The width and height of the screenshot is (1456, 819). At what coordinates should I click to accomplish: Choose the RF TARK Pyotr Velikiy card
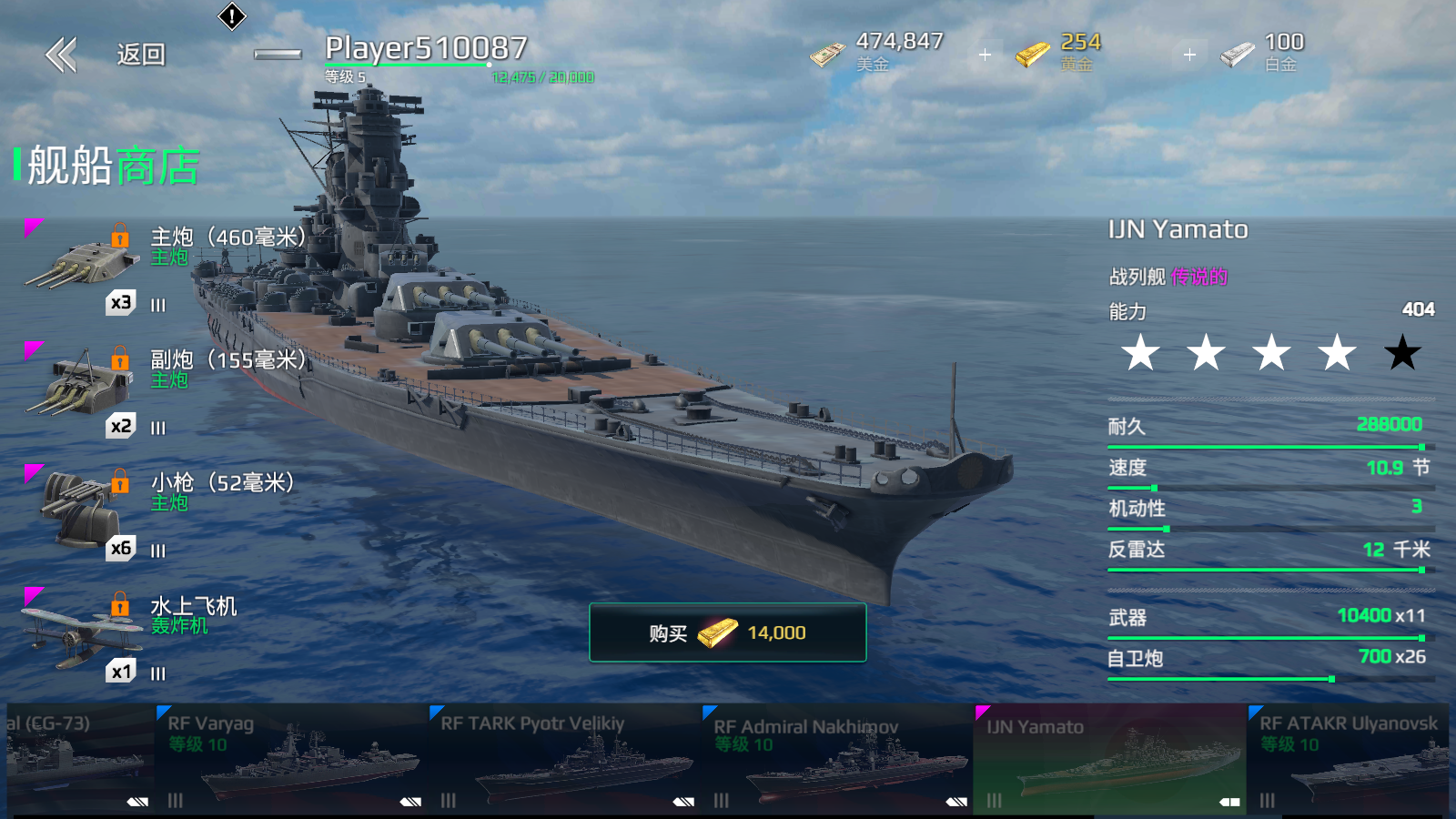tap(564, 759)
